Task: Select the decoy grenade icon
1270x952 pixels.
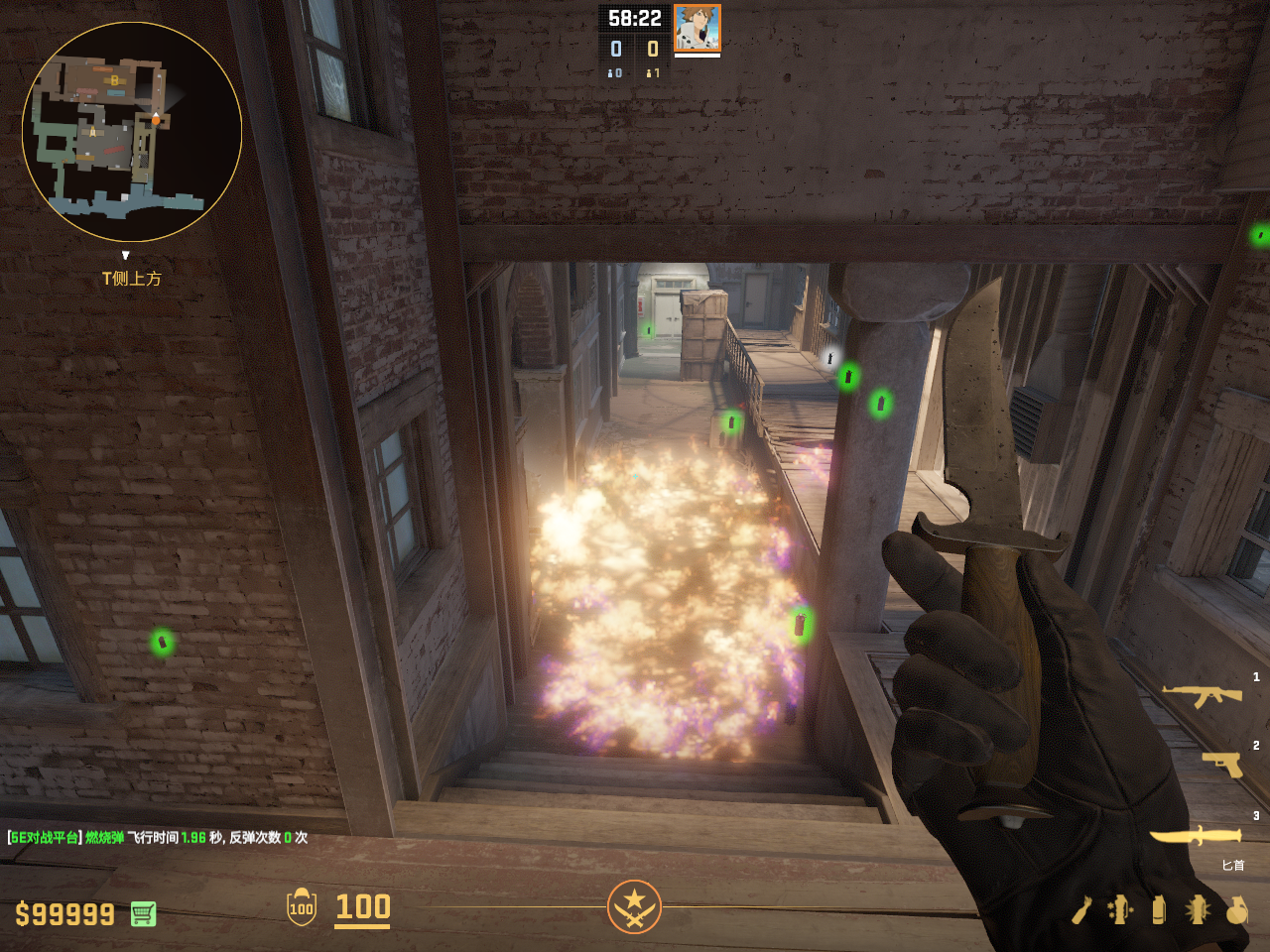Action: [x=1120, y=909]
